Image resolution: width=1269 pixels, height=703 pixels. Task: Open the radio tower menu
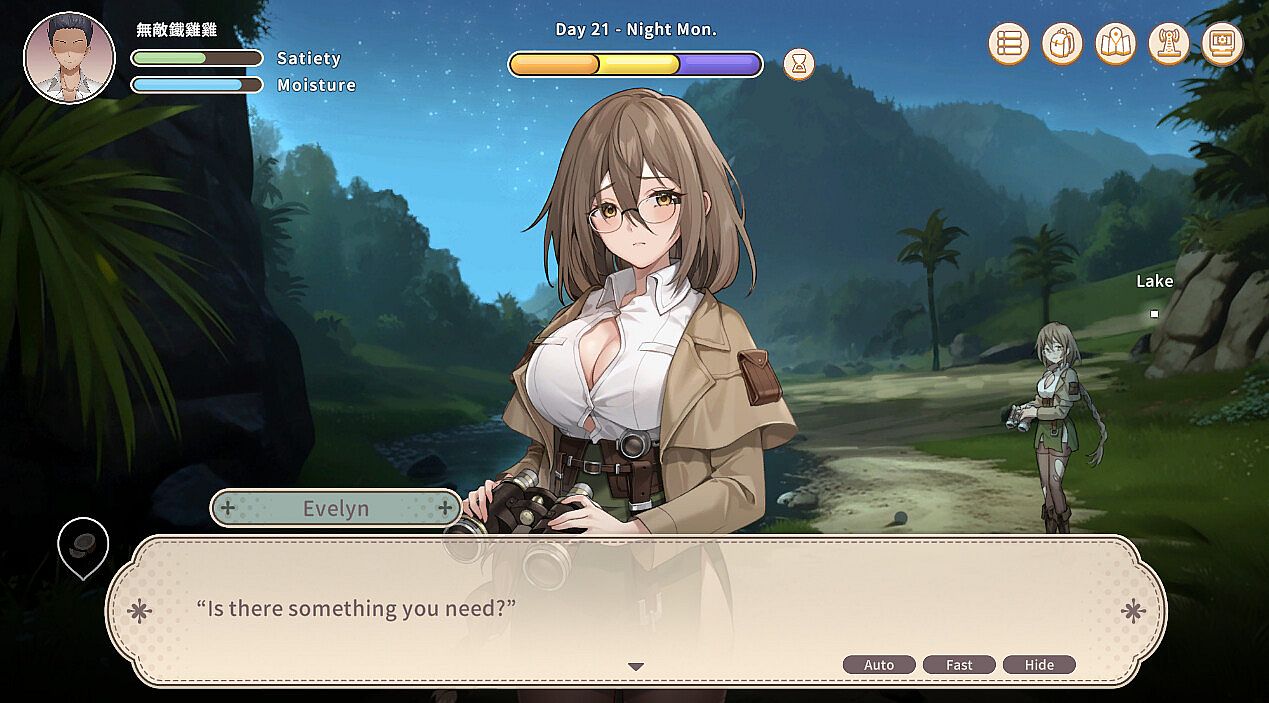point(1168,44)
